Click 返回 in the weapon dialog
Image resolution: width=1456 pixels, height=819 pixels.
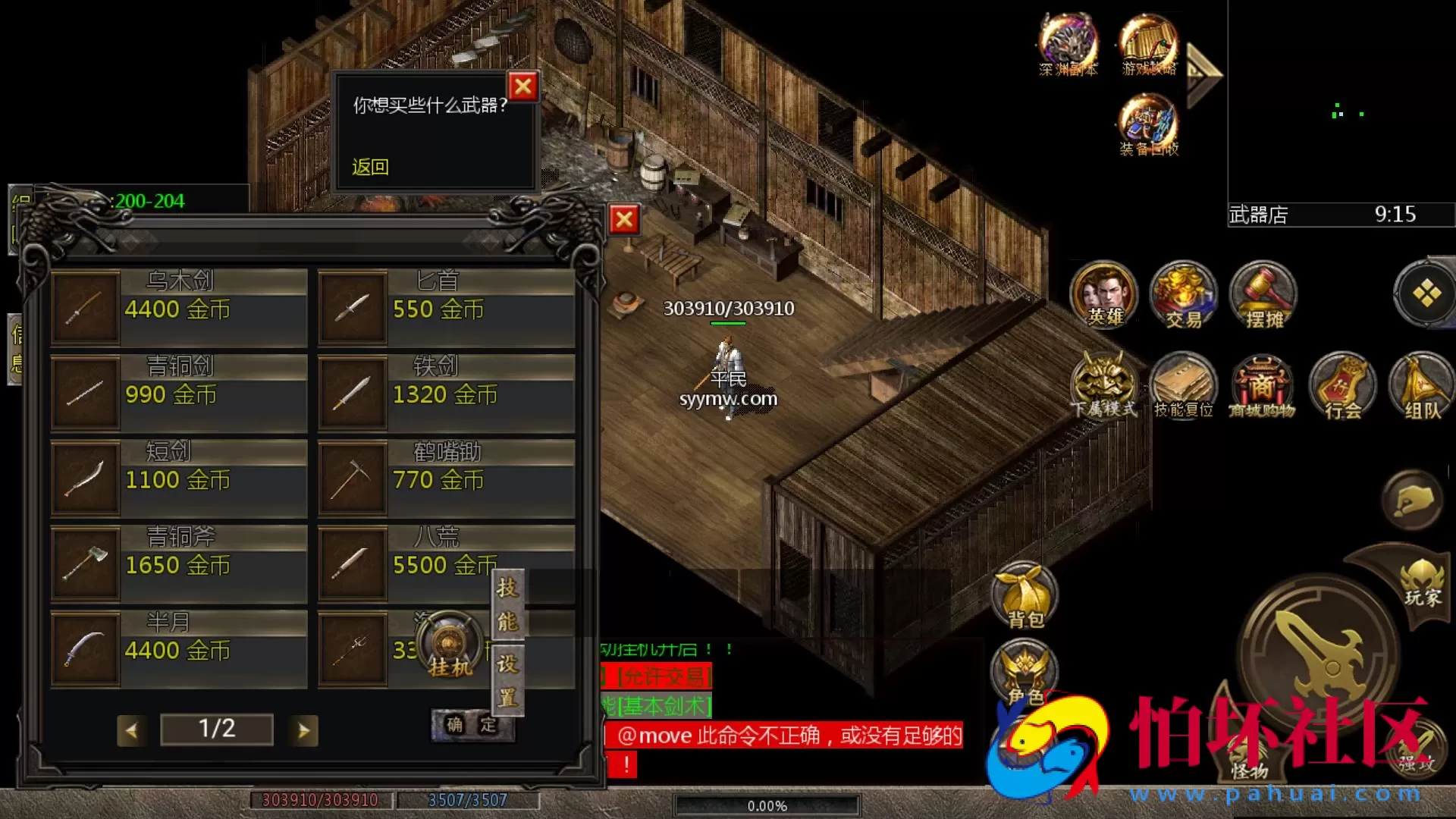(370, 167)
